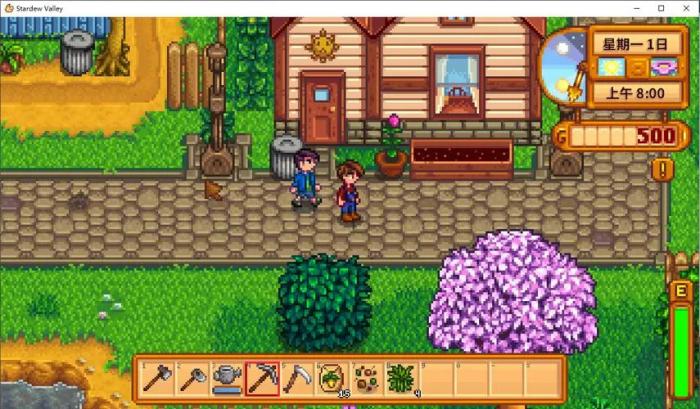Viewport: 700px width, 409px height.
Task: Select the seed packet stack of 15
Action: [x=332, y=377]
